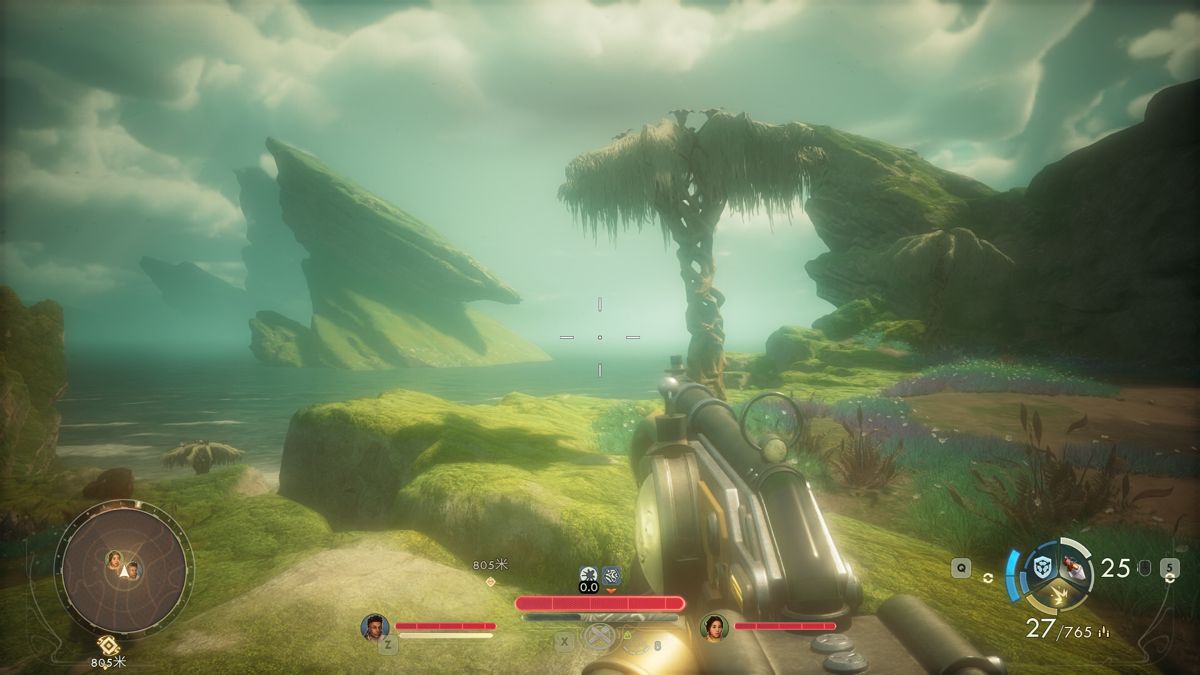The image size is (1200, 675).
Task: Open the circular minimap
Action: point(123,568)
